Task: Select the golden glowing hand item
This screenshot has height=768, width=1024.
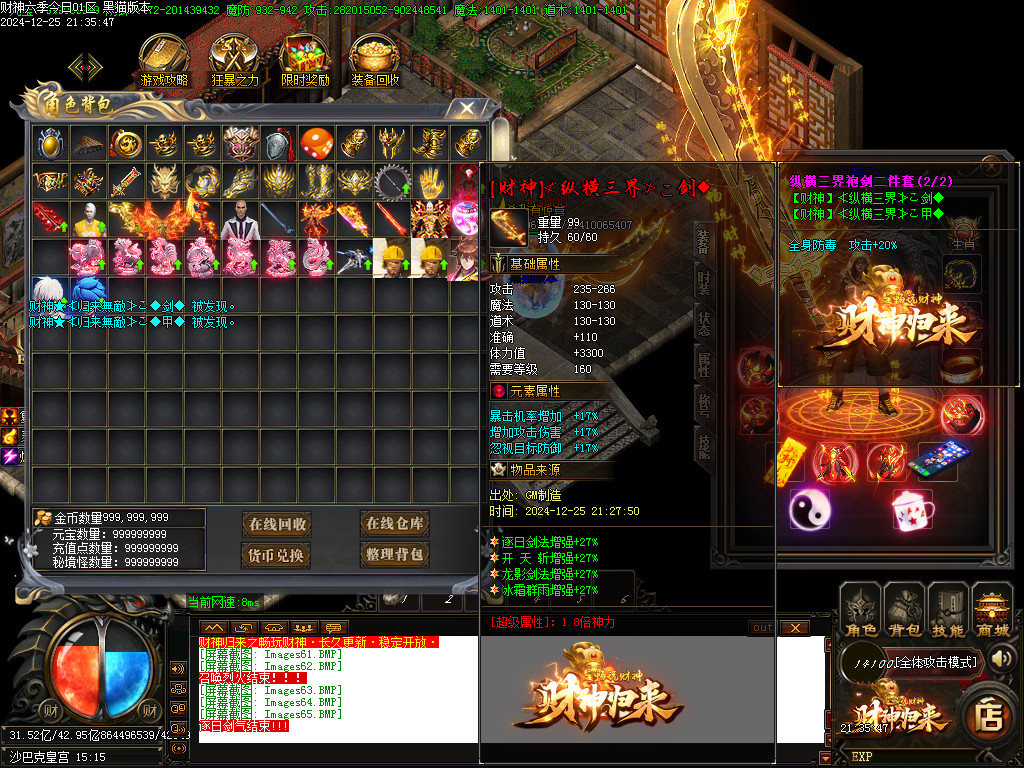Action: [x=429, y=181]
